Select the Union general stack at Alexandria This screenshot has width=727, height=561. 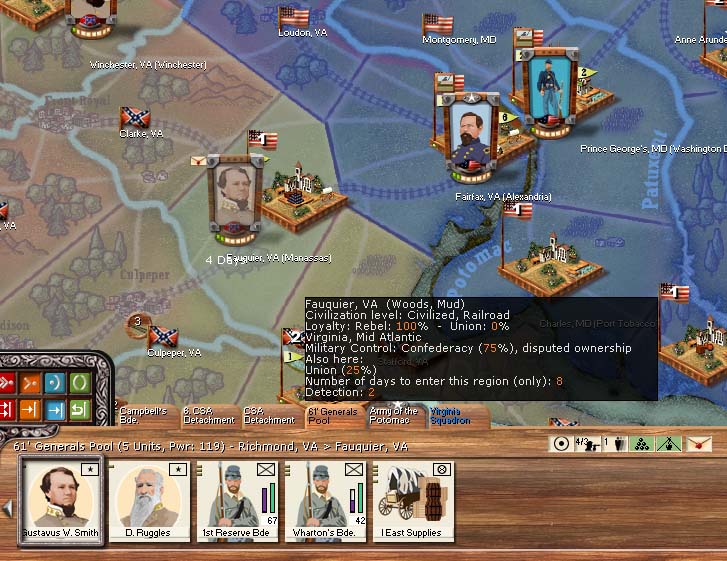[x=472, y=138]
